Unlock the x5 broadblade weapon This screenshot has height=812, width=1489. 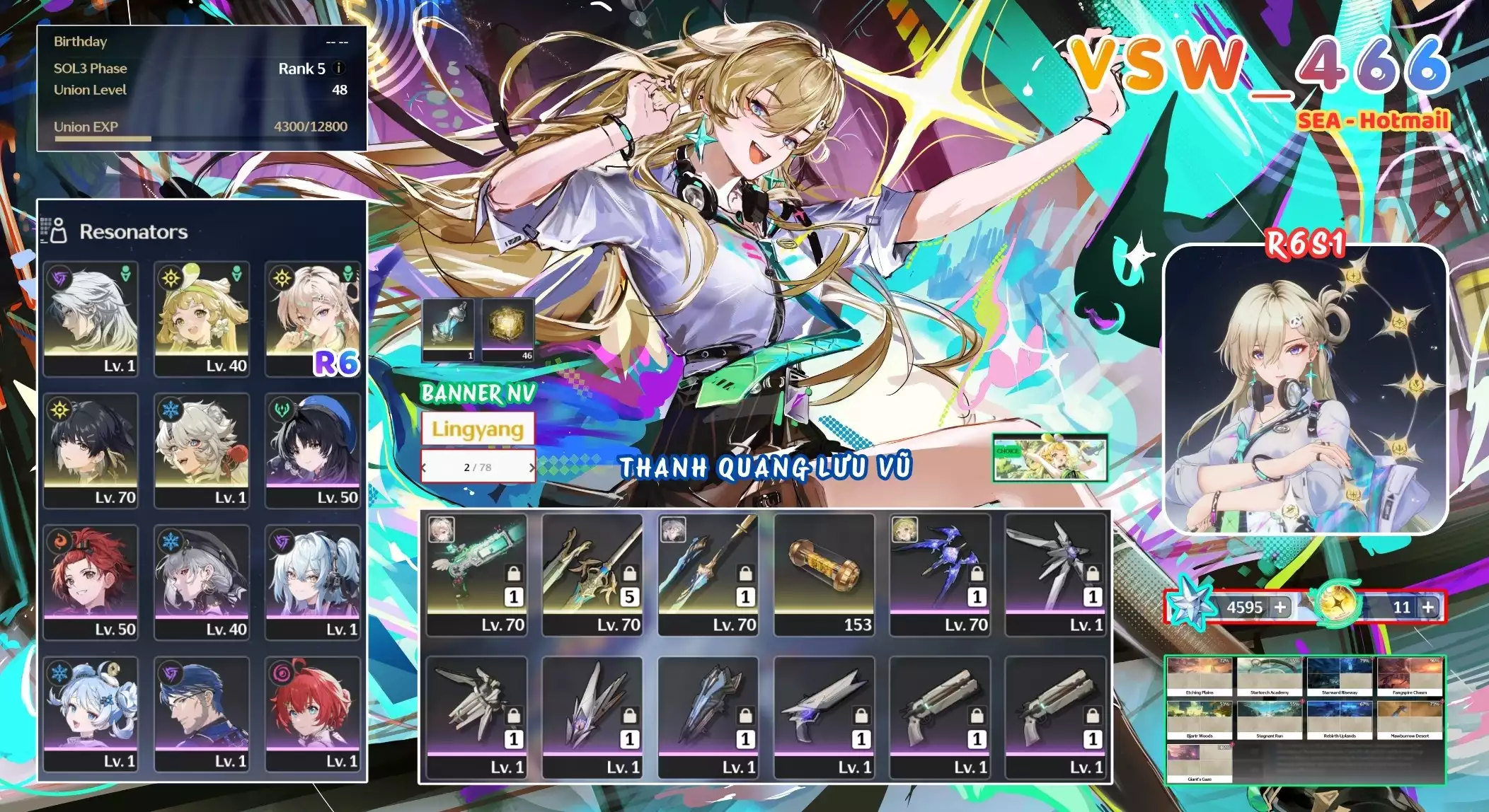629,574
